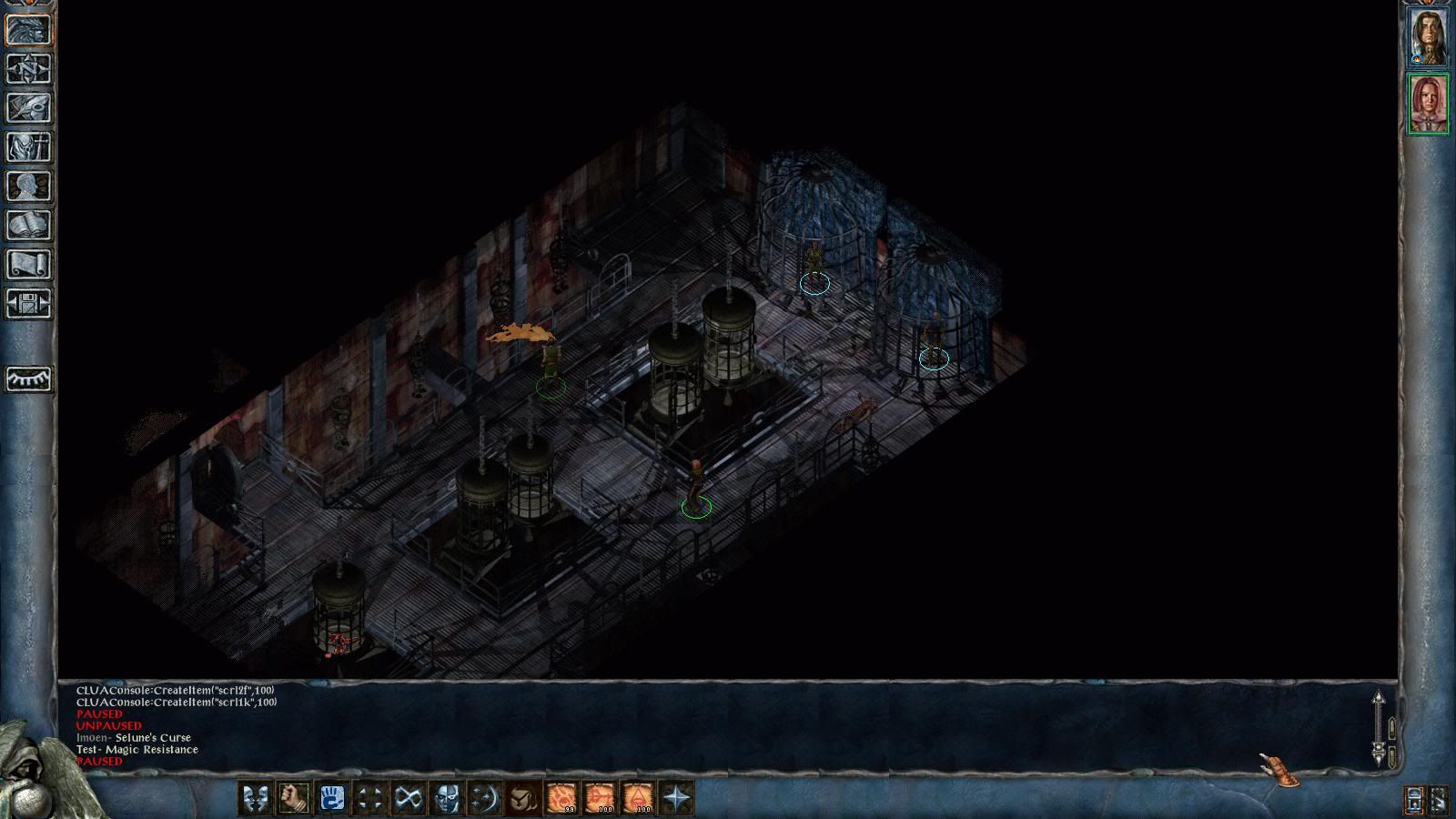Open the priest scroll button
This screenshot has height=819, width=1456.
click(x=28, y=265)
